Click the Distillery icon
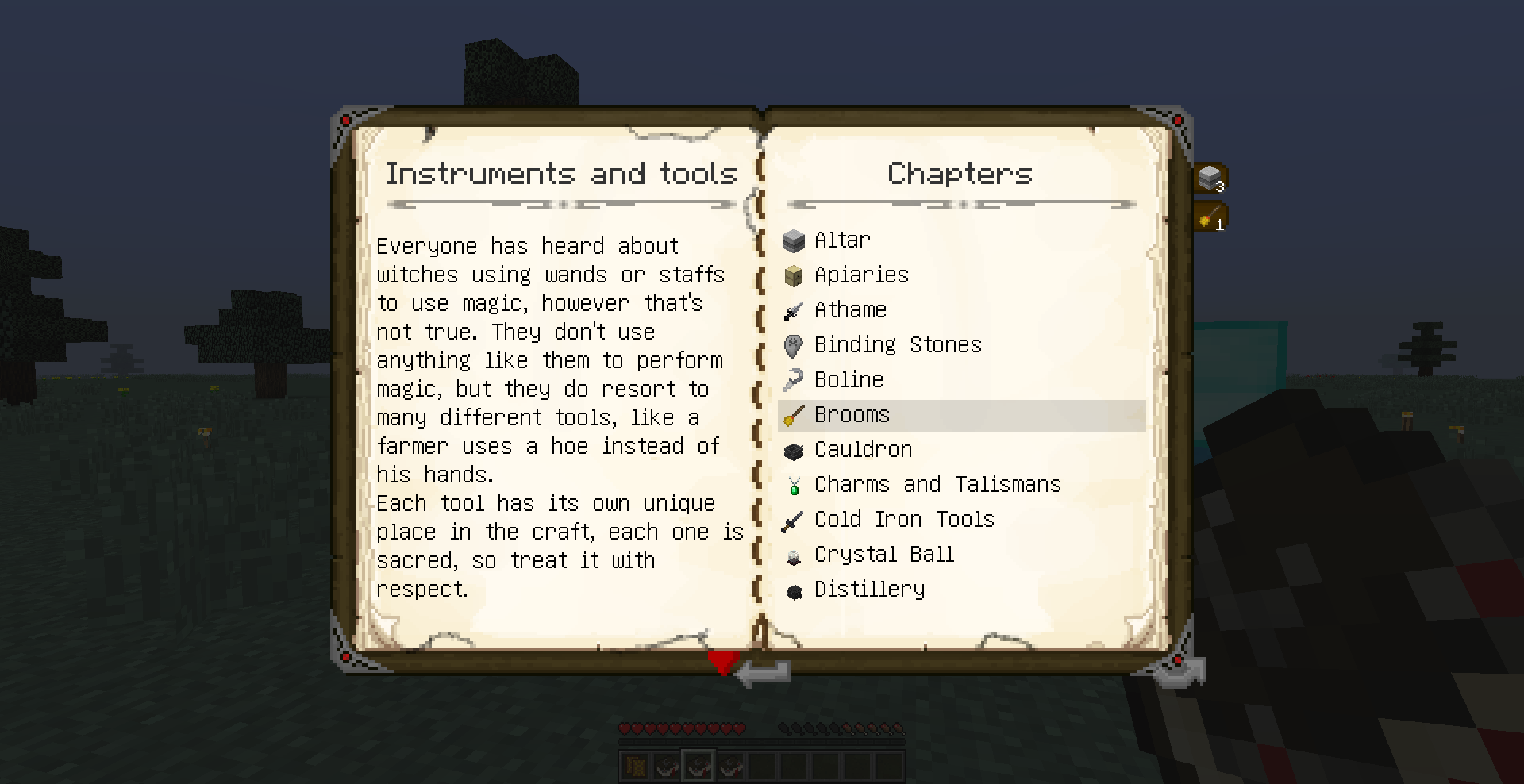Screen dimensions: 1524x784 (x=794, y=590)
